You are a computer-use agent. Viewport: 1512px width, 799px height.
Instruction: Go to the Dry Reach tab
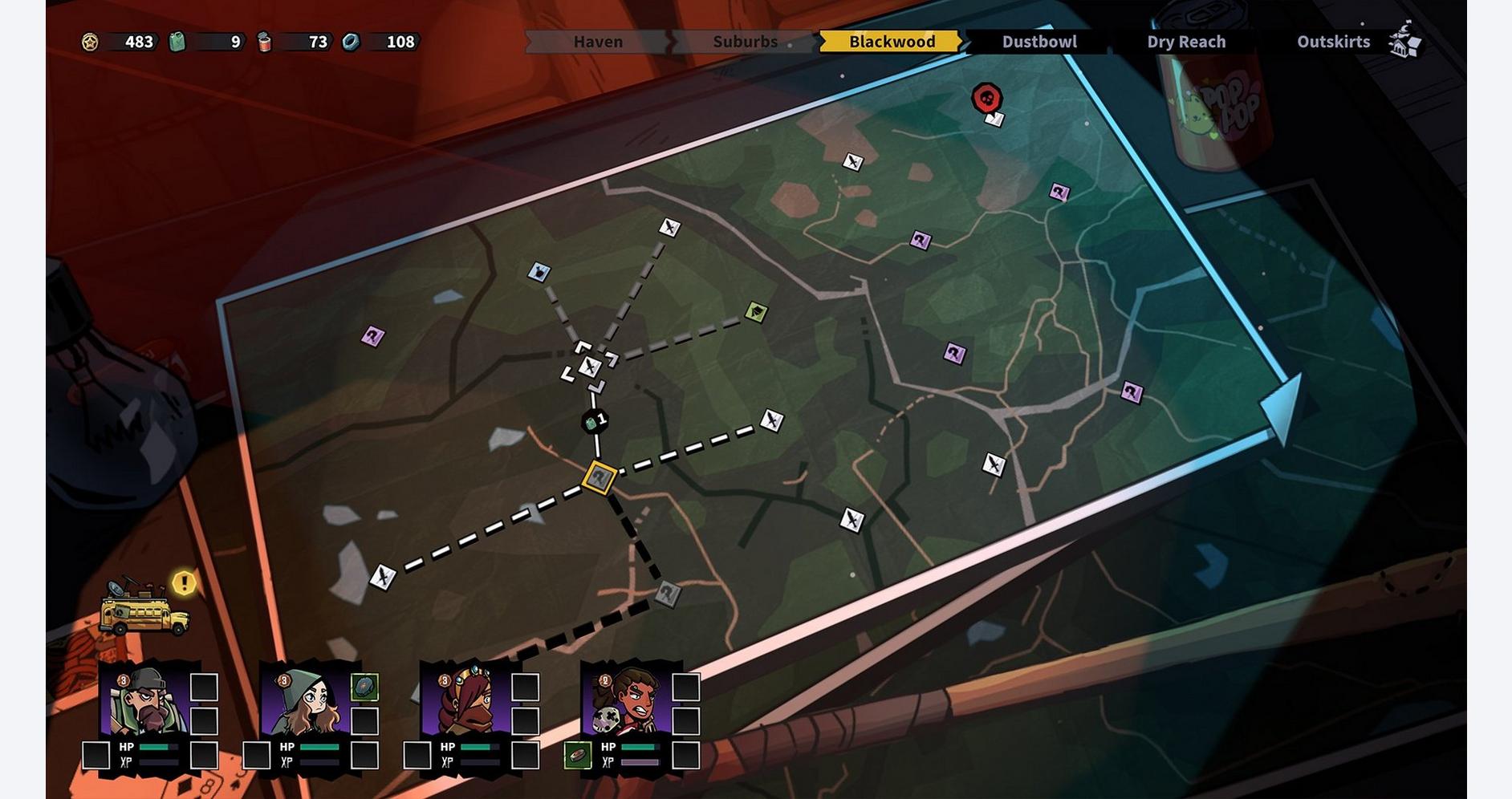[1186, 42]
